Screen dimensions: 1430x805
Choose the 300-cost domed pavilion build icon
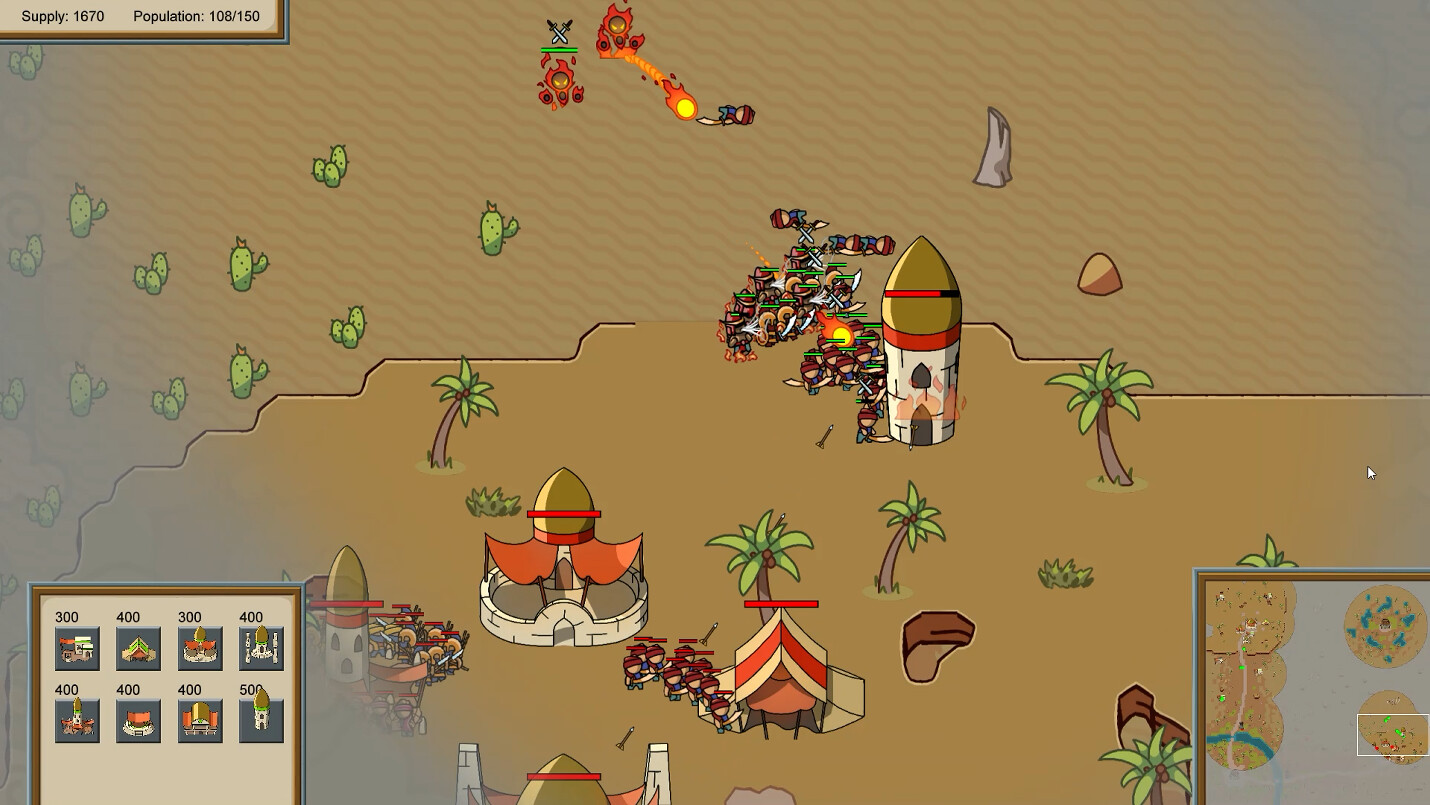click(x=201, y=648)
